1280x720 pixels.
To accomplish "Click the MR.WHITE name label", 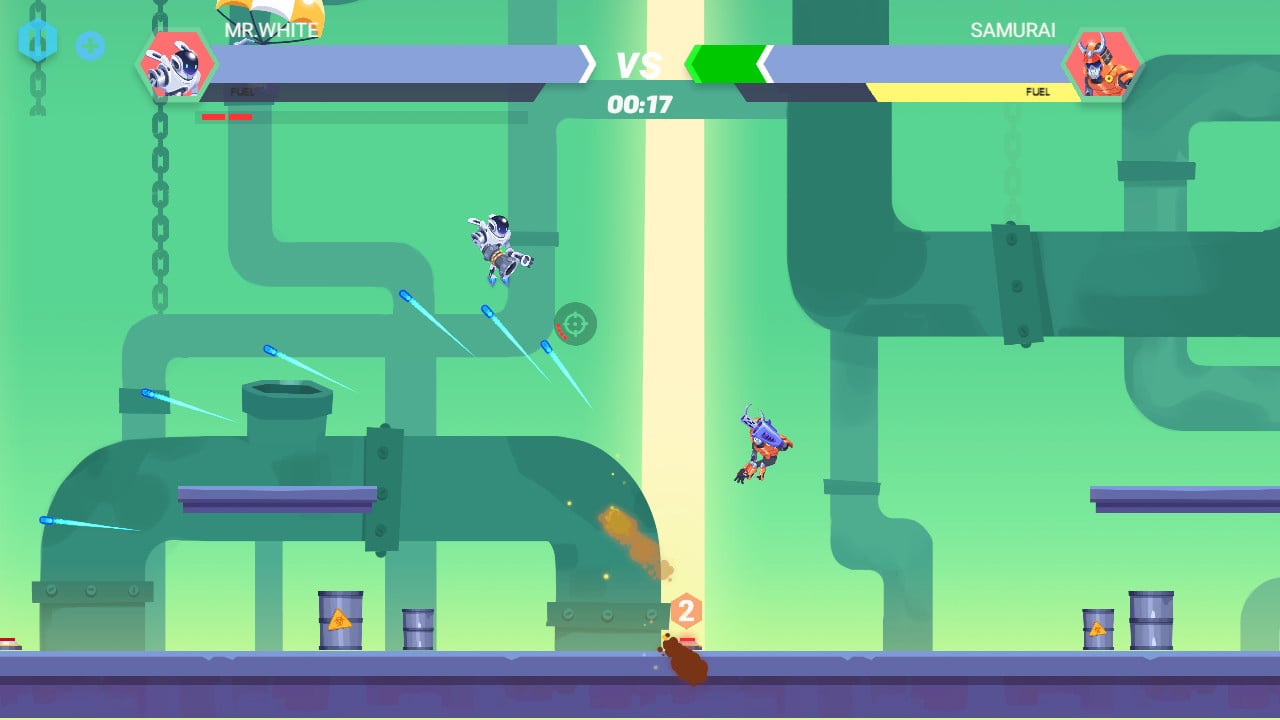I will 268,29.
